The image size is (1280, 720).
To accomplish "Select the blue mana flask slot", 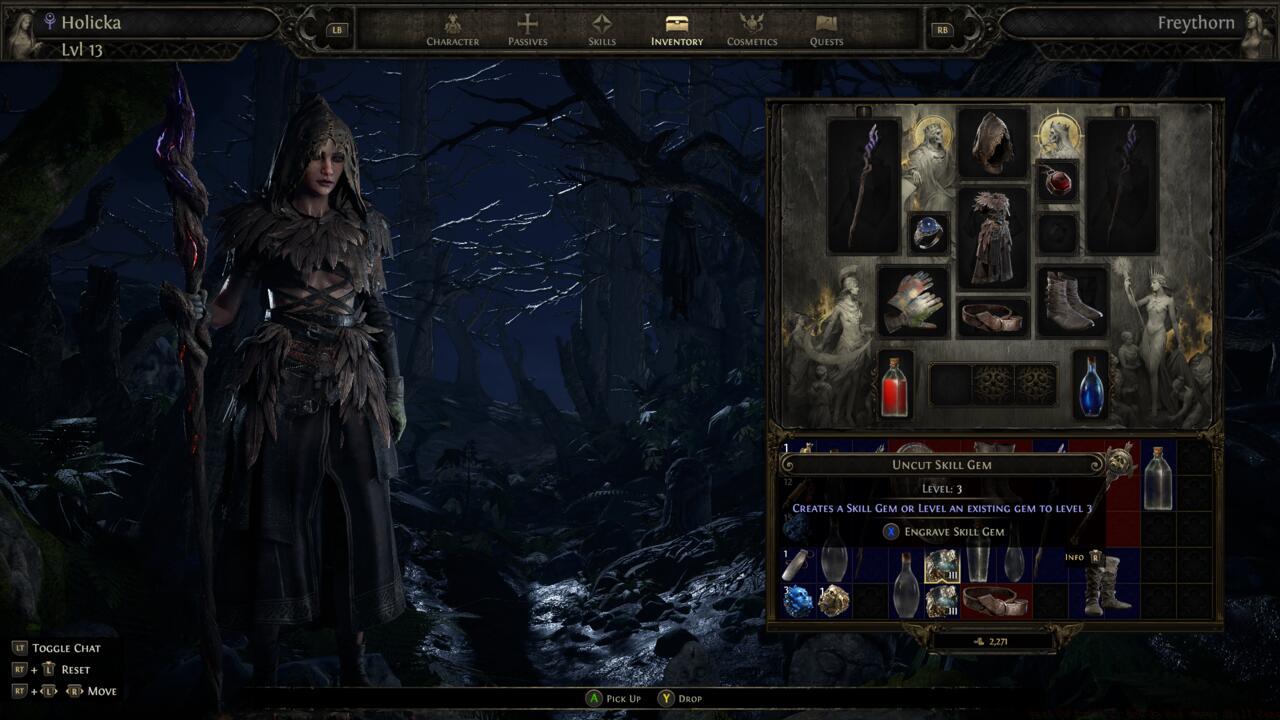I will coord(1091,384).
